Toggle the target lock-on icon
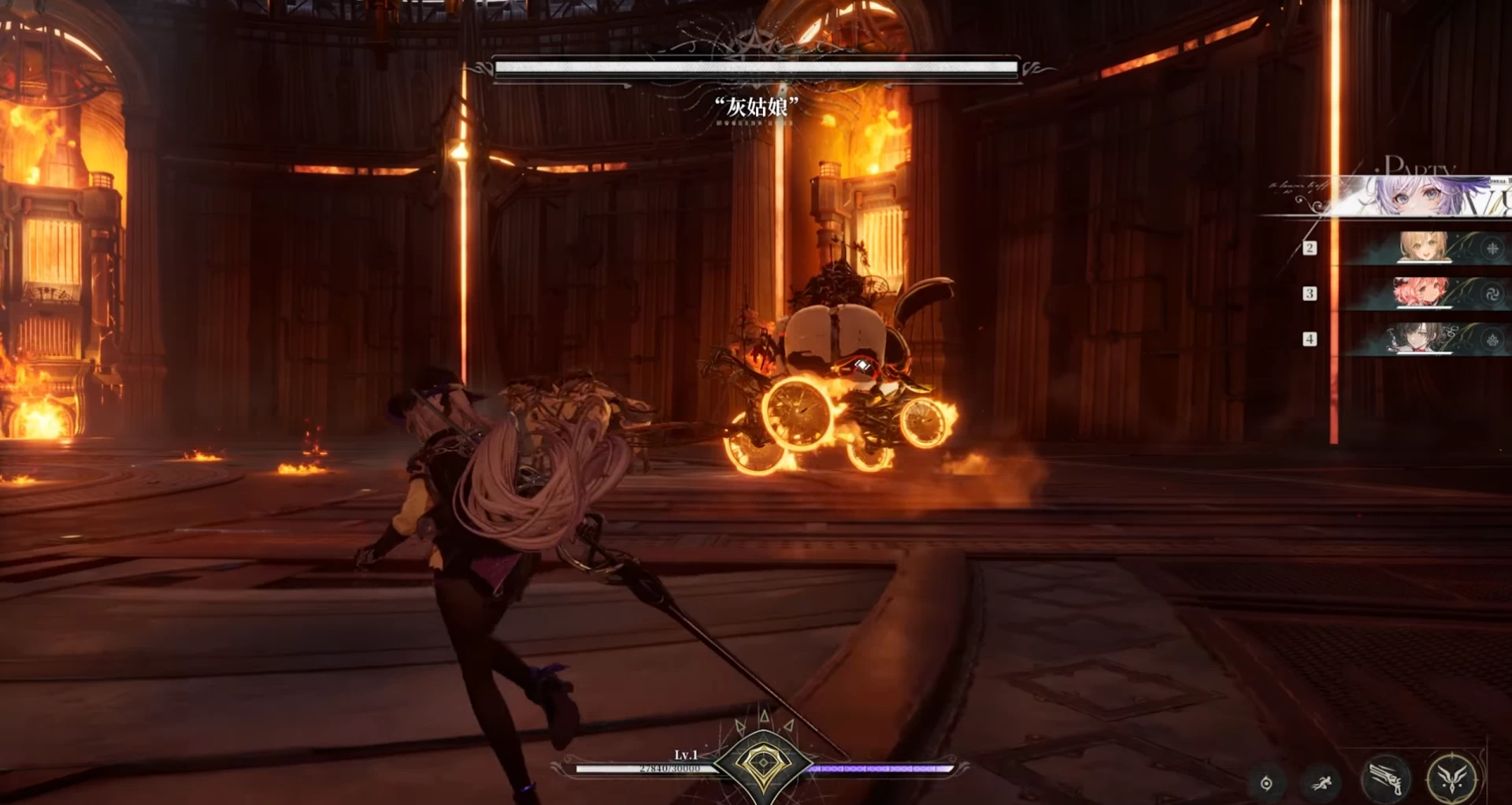1512x805 pixels. pyautogui.click(x=1266, y=783)
